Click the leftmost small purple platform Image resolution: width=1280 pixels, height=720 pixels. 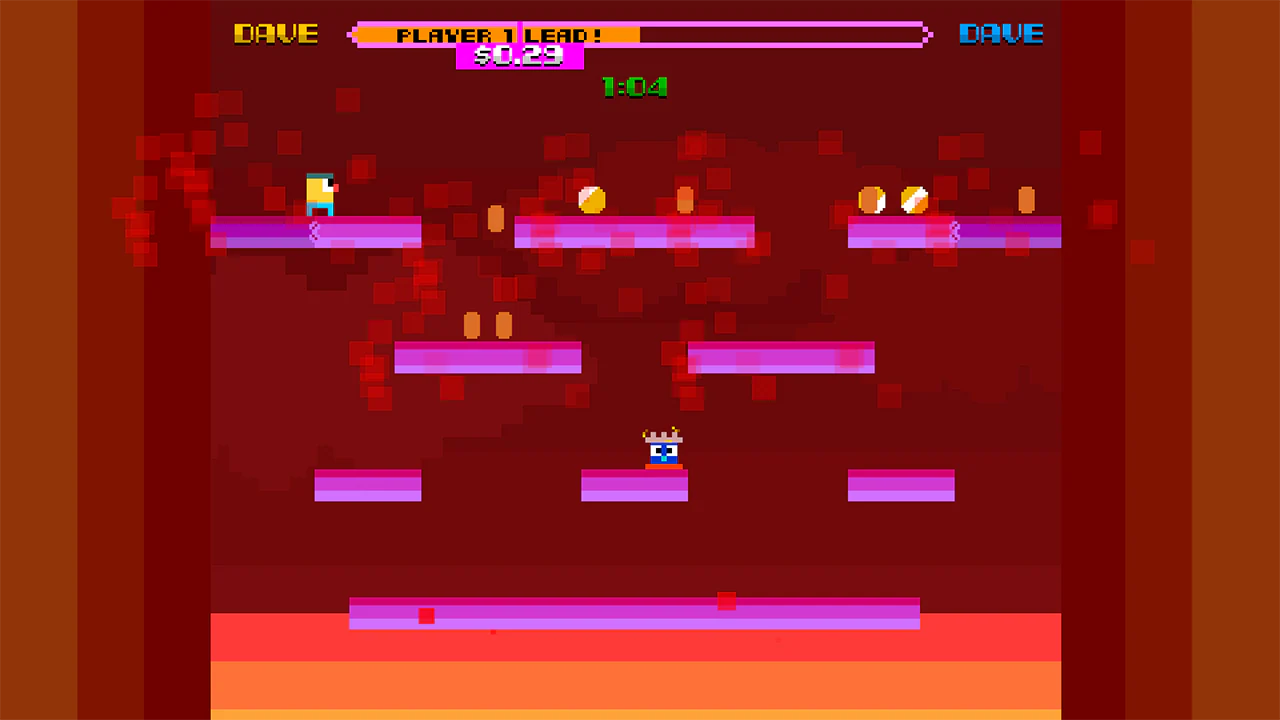point(367,486)
